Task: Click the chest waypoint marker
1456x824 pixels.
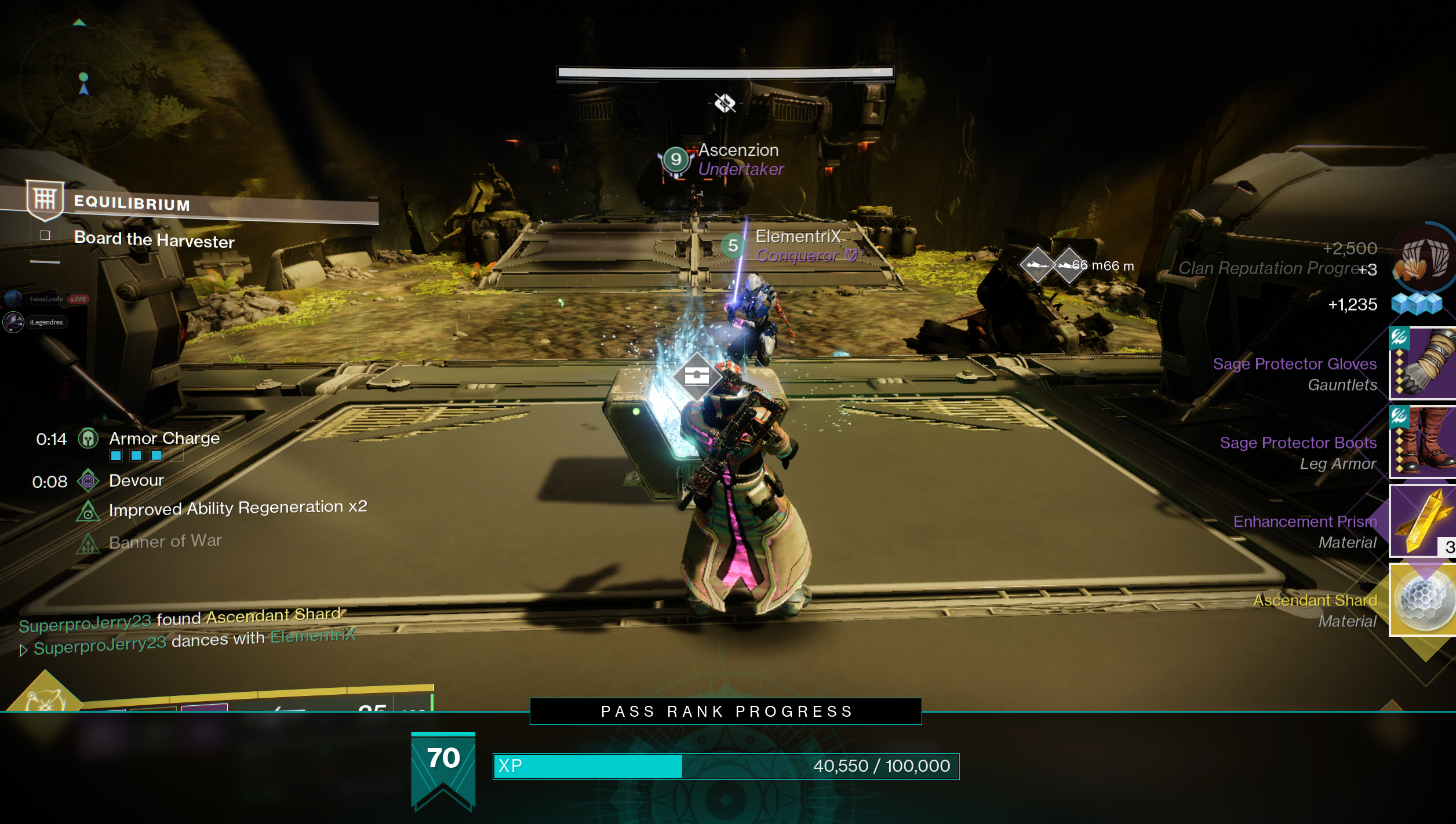Action: pyautogui.click(x=697, y=376)
